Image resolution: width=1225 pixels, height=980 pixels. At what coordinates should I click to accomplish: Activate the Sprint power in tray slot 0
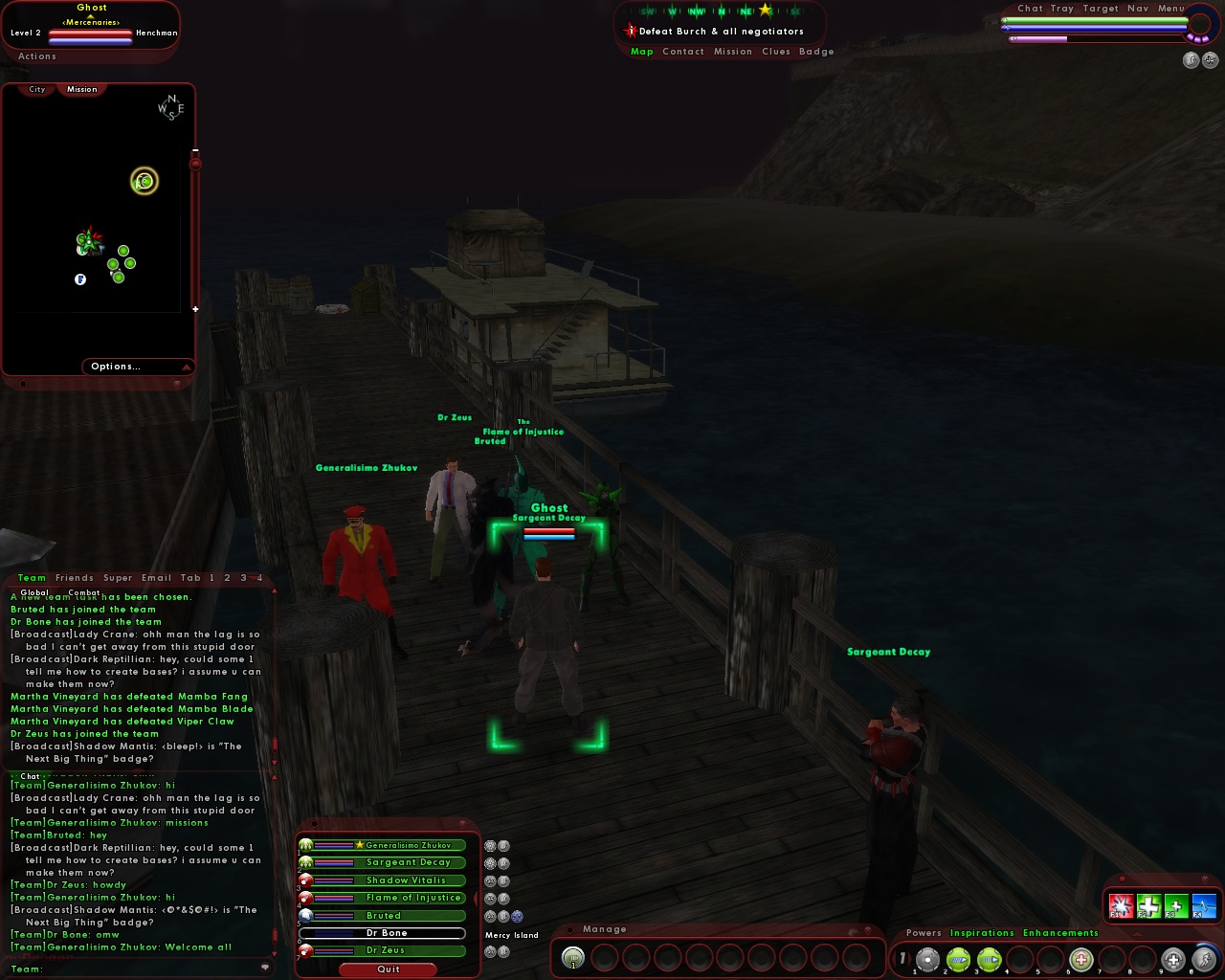1205,959
